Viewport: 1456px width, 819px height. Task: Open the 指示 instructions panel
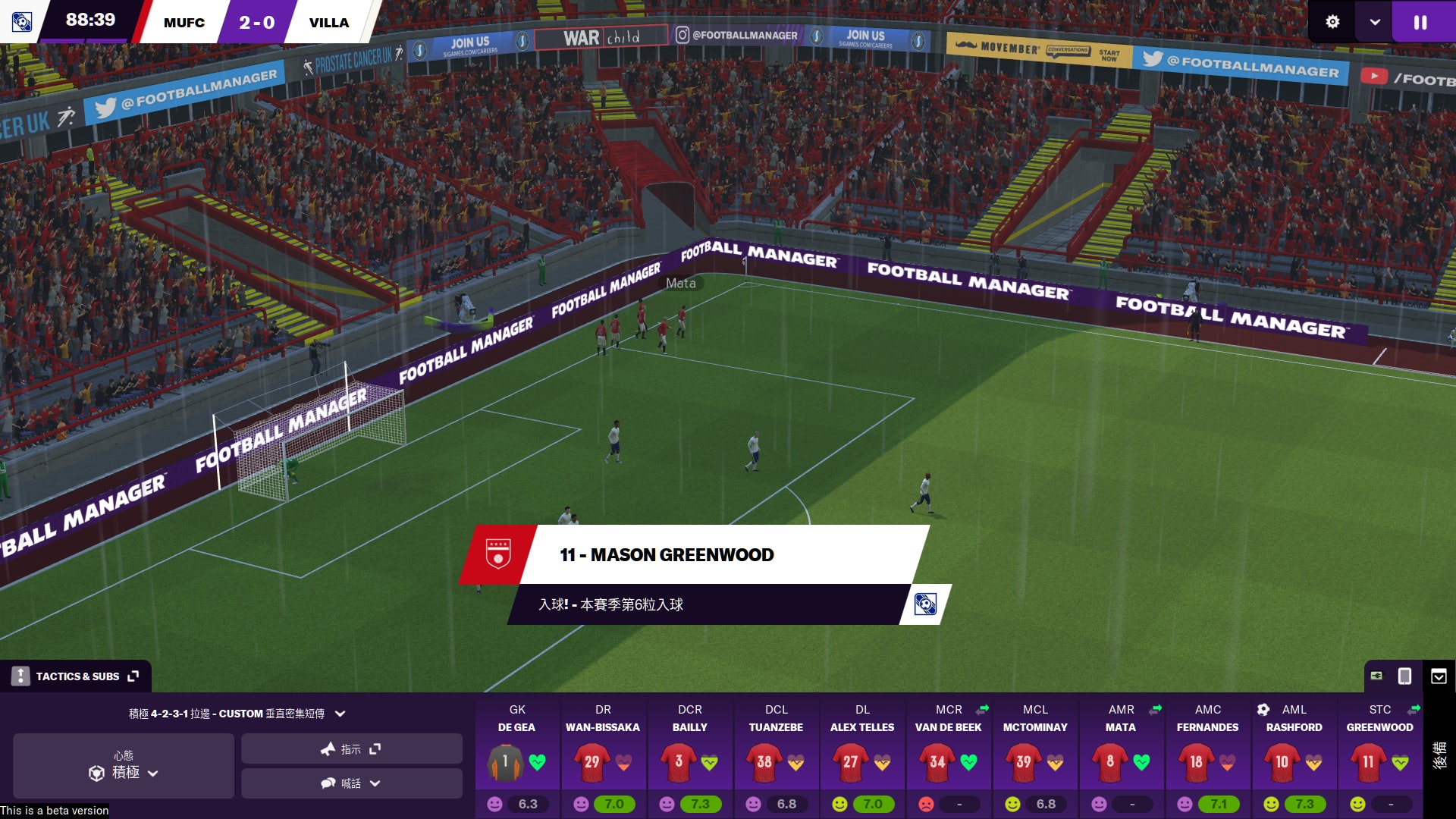click(351, 749)
